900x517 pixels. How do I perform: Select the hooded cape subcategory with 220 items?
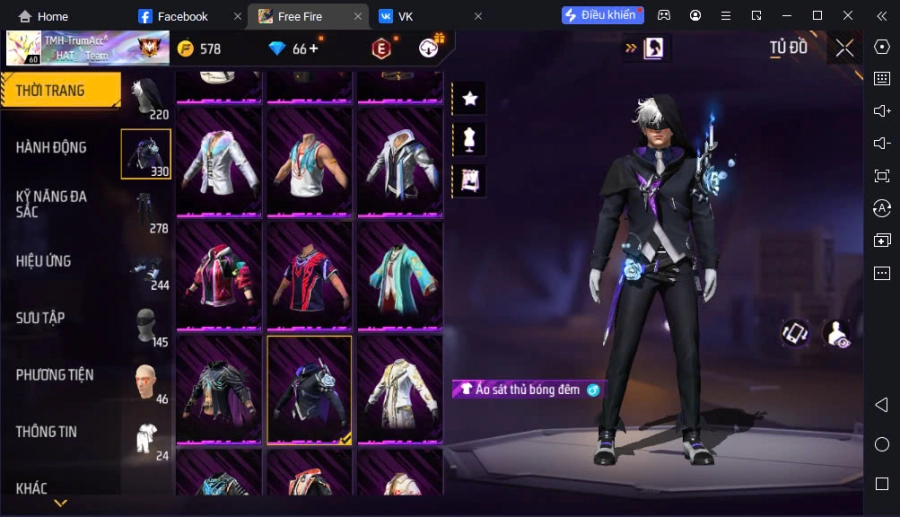(146, 96)
